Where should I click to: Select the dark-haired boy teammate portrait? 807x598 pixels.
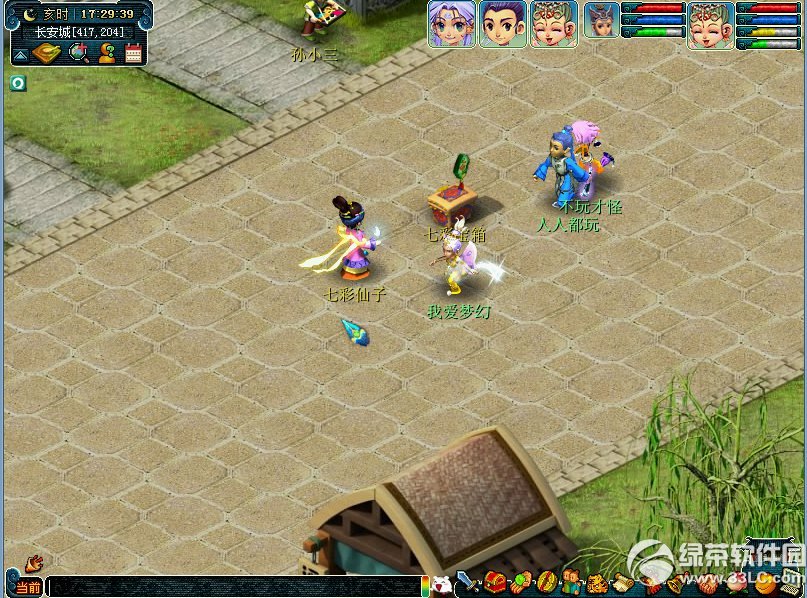pyautogui.click(x=502, y=23)
